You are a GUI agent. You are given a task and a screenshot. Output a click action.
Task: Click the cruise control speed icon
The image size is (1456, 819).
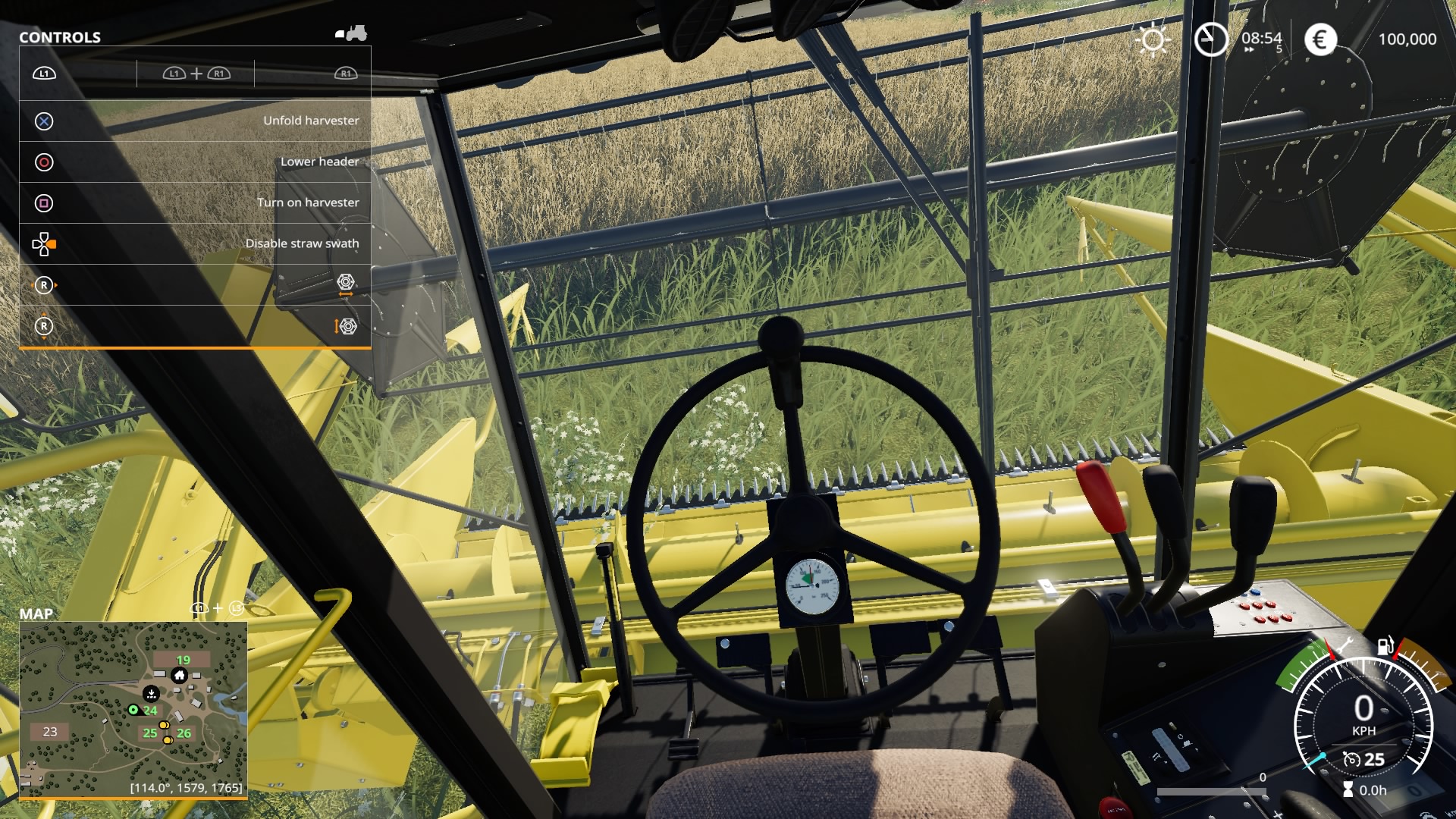(x=1352, y=760)
